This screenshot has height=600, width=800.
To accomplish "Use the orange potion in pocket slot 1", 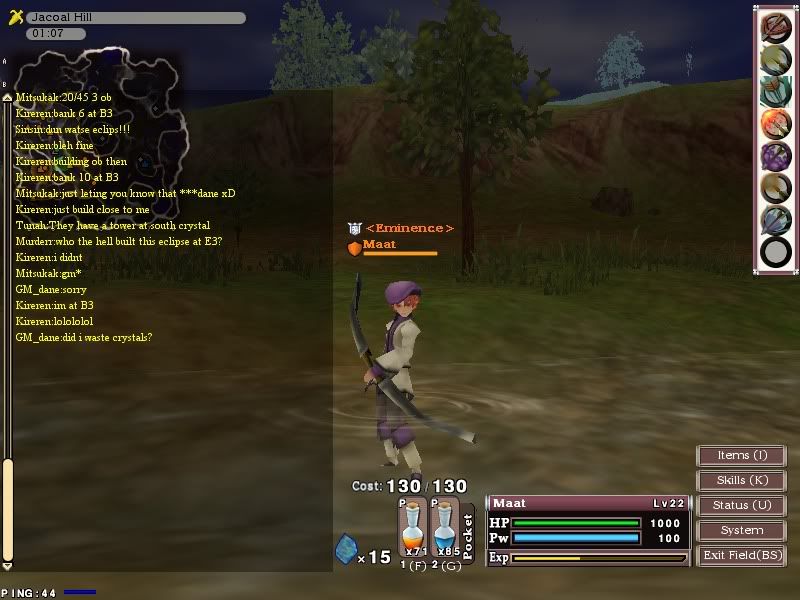I will pos(413,530).
